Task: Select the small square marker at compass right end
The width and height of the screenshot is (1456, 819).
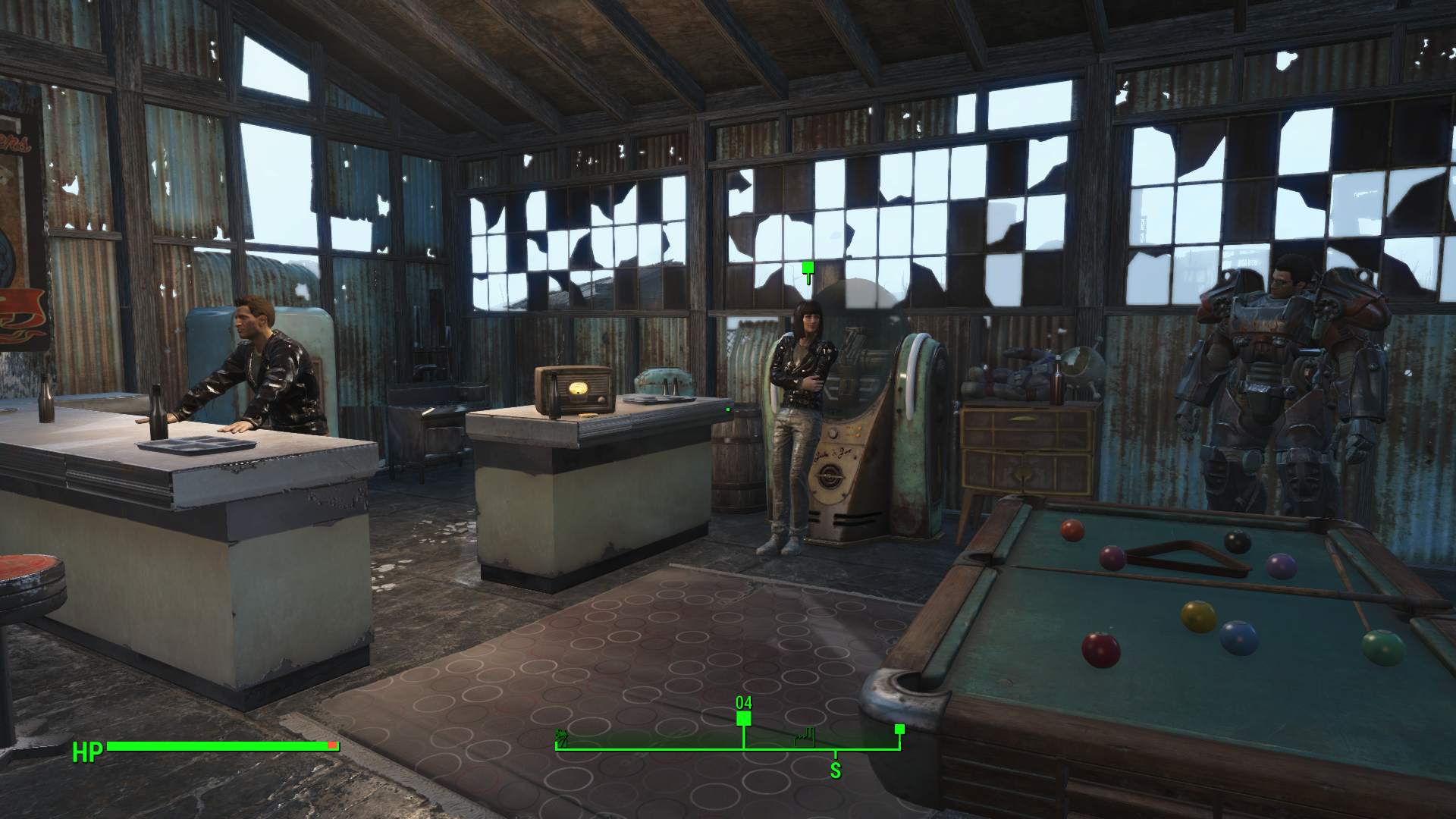Action: tap(899, 730)
